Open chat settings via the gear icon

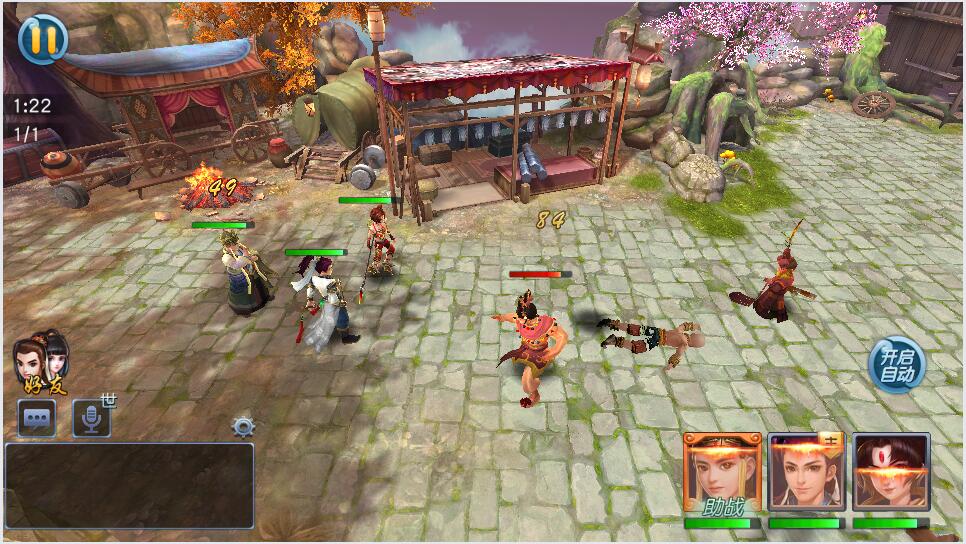tap(243, 427)
